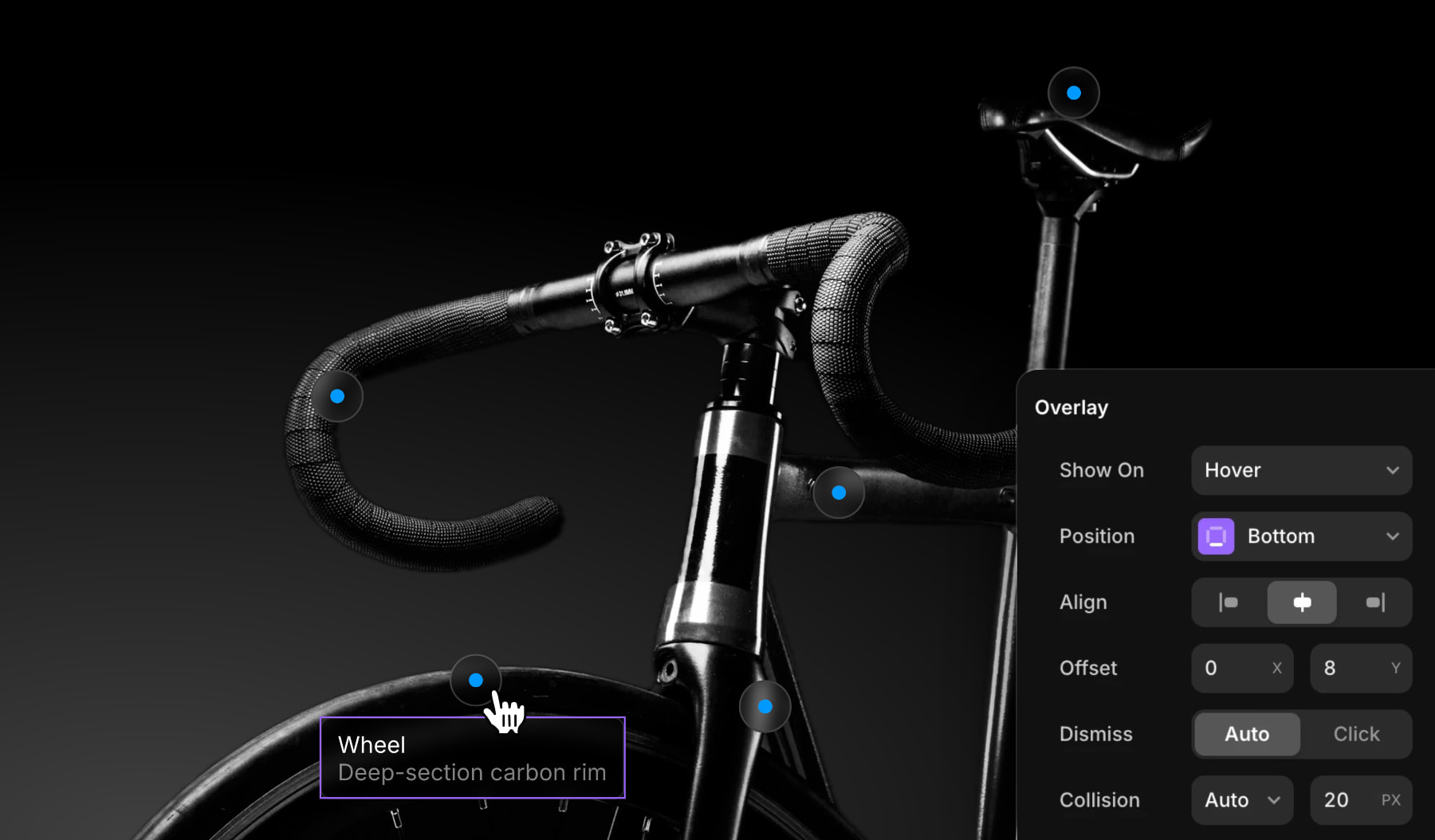Open the Collision Auto dropdown

(x=1242, y=800)
